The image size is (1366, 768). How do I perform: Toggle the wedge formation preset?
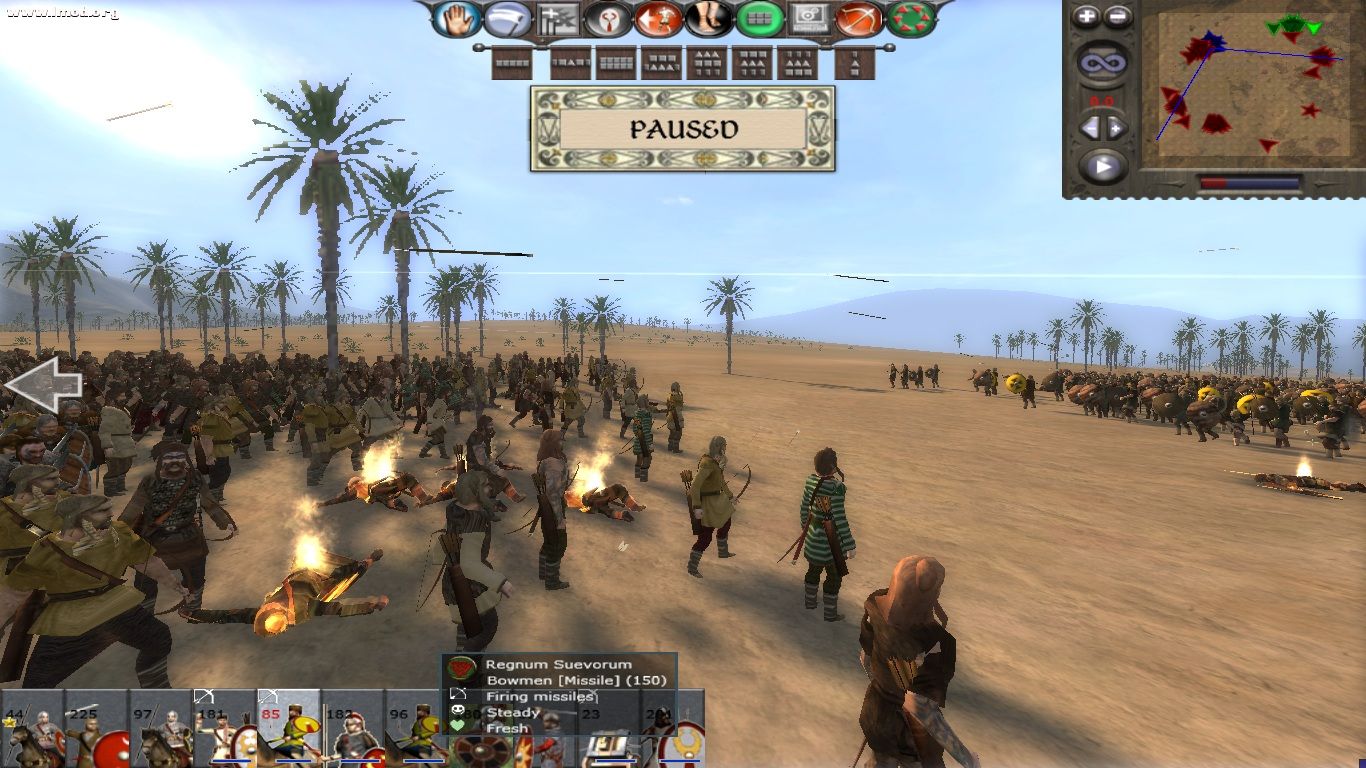point(855,63)
